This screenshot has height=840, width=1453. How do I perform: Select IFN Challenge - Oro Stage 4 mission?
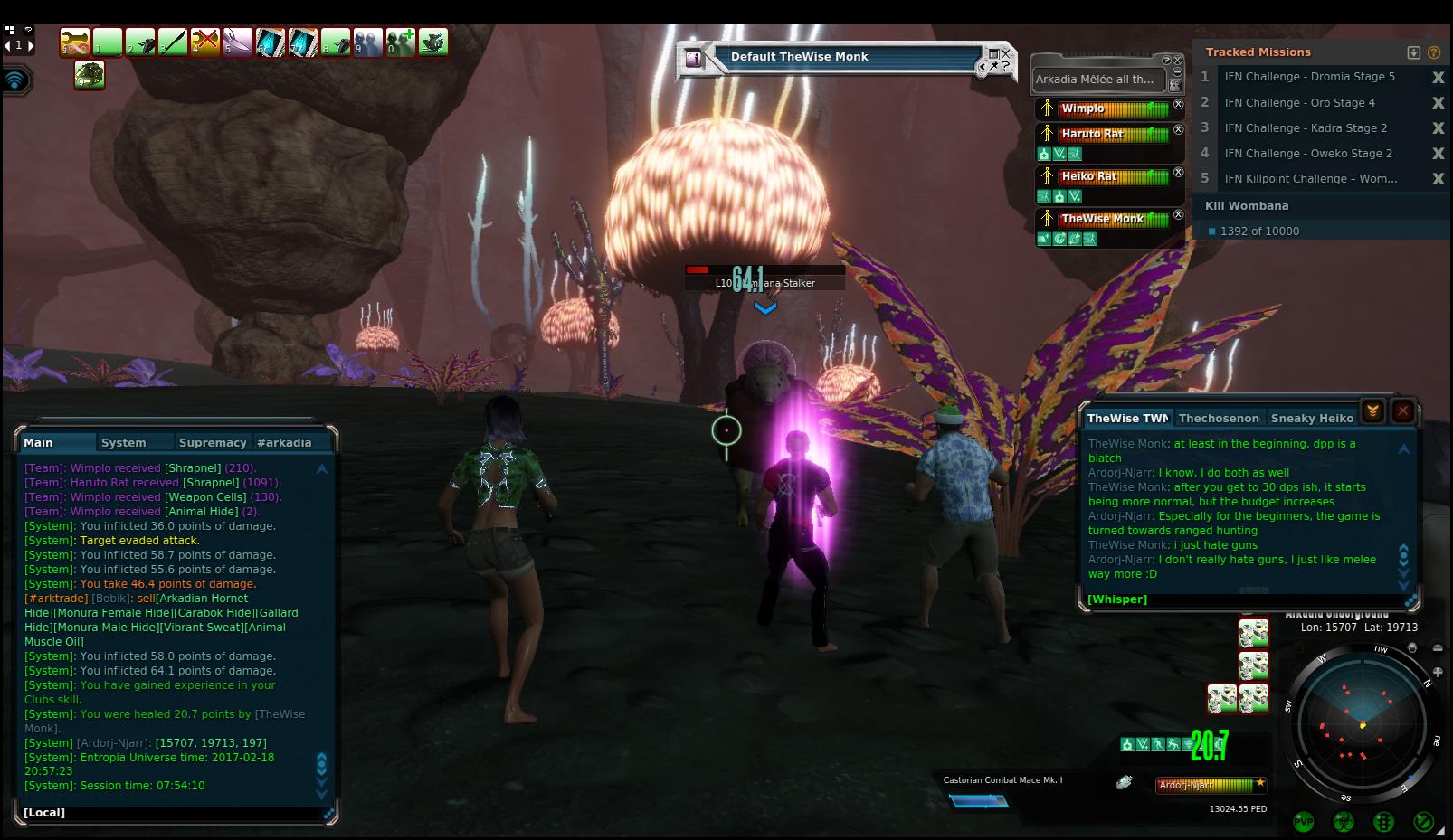pos(1299,103)
